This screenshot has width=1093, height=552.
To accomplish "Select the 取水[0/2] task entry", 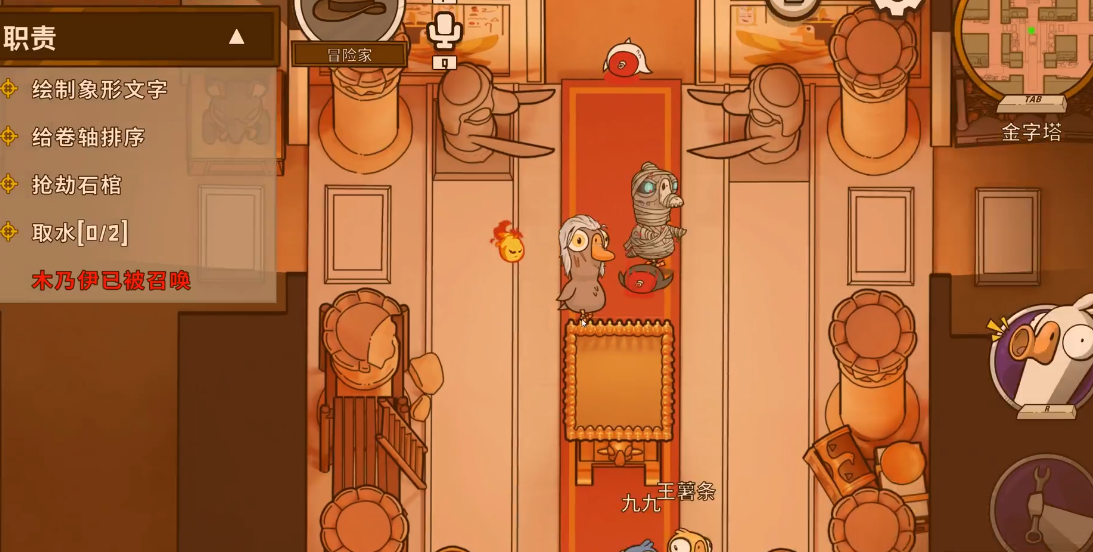I will 80,233.
